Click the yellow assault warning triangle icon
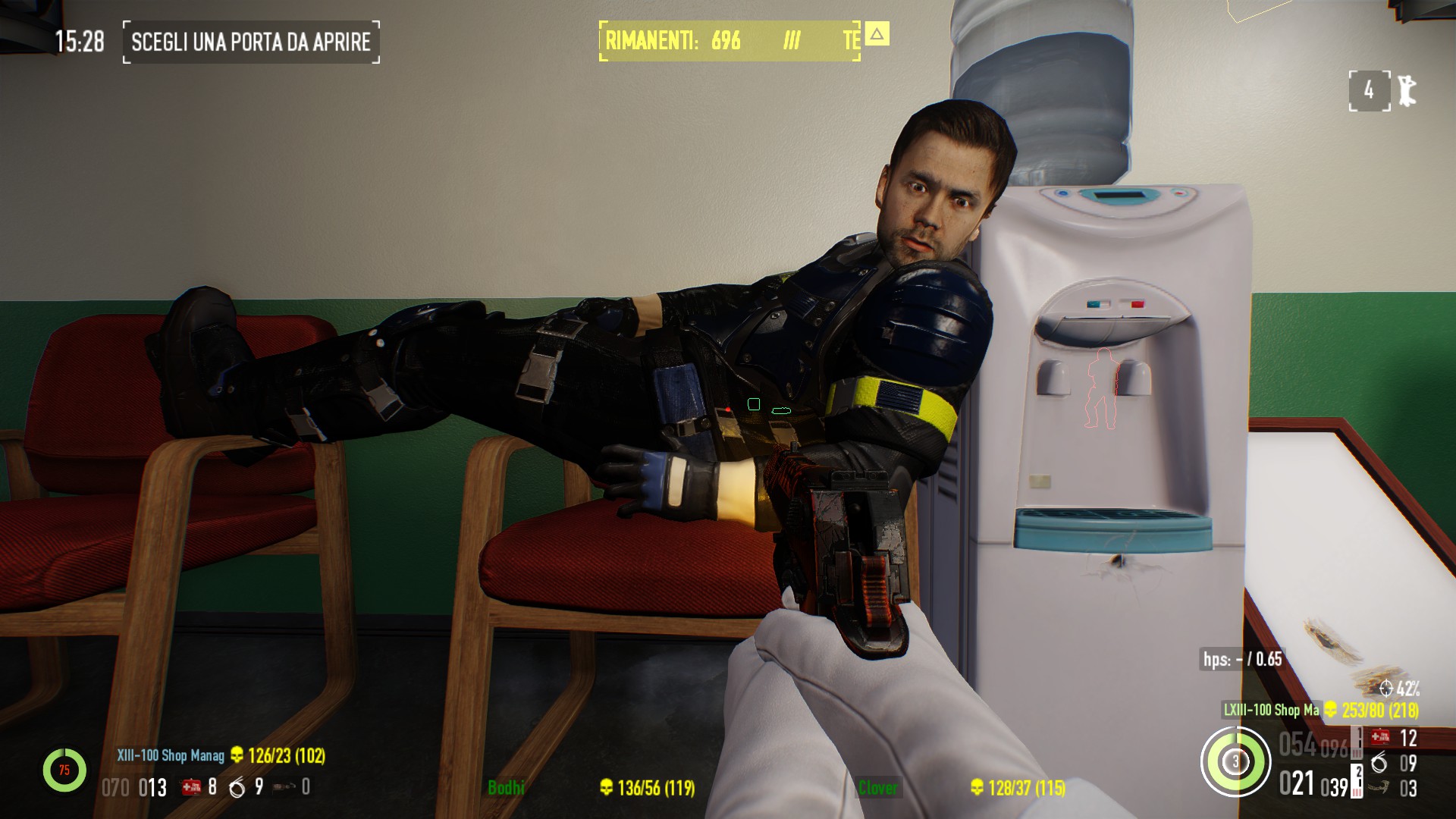1456x819 pixels. (877, 34)
